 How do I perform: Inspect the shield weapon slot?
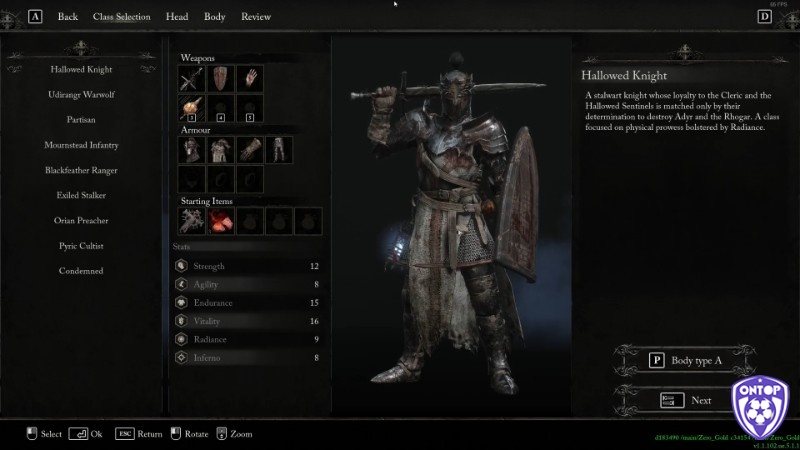220,78
